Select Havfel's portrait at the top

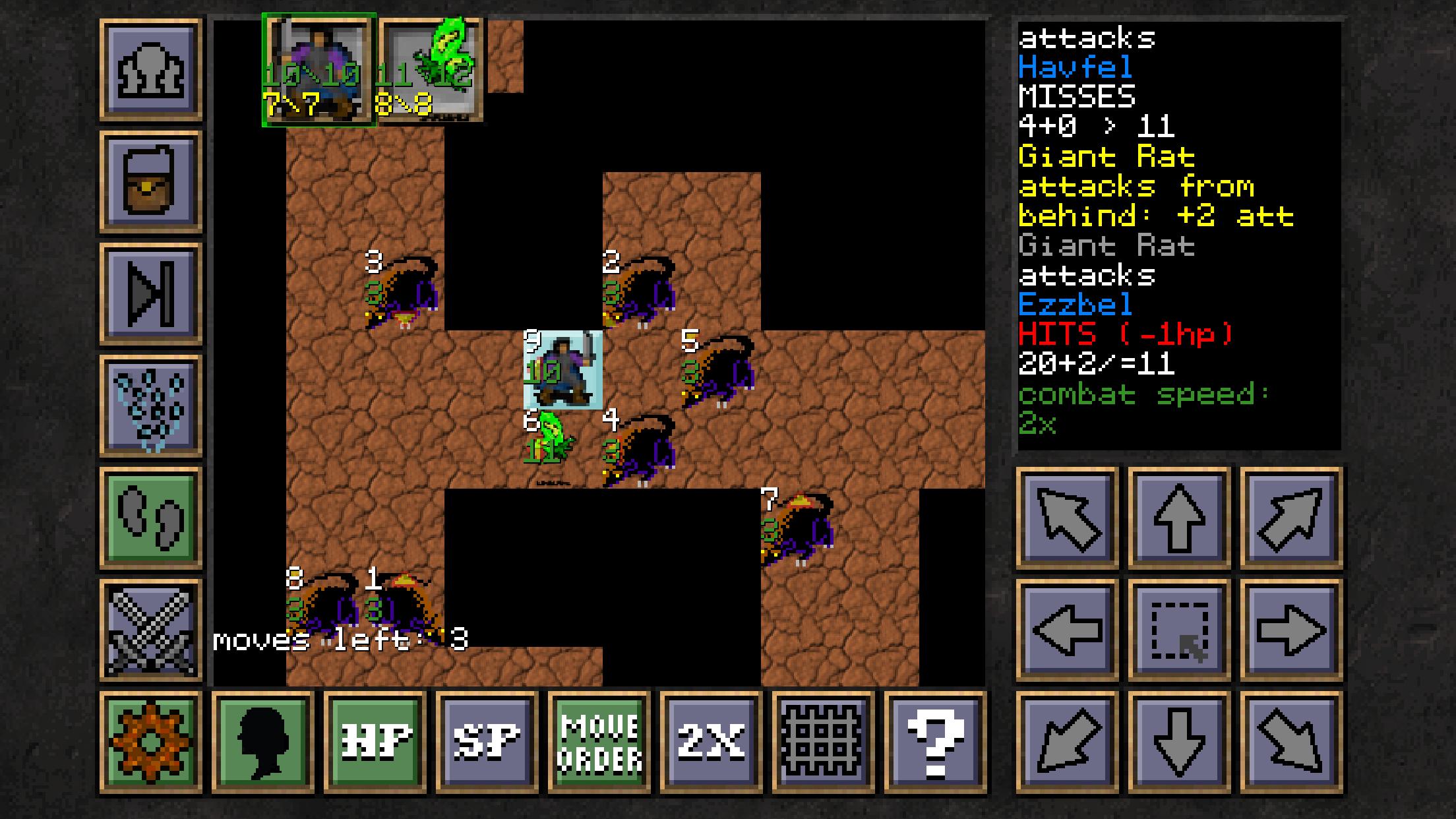pos(318,69)
